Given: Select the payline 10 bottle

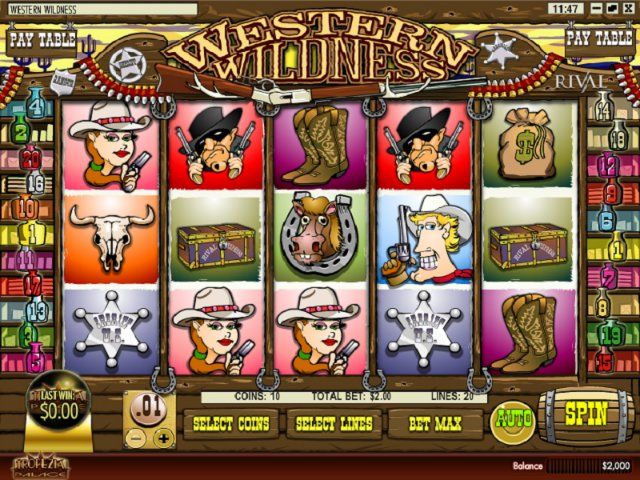Looking at the screenshot, I should 27,209.
